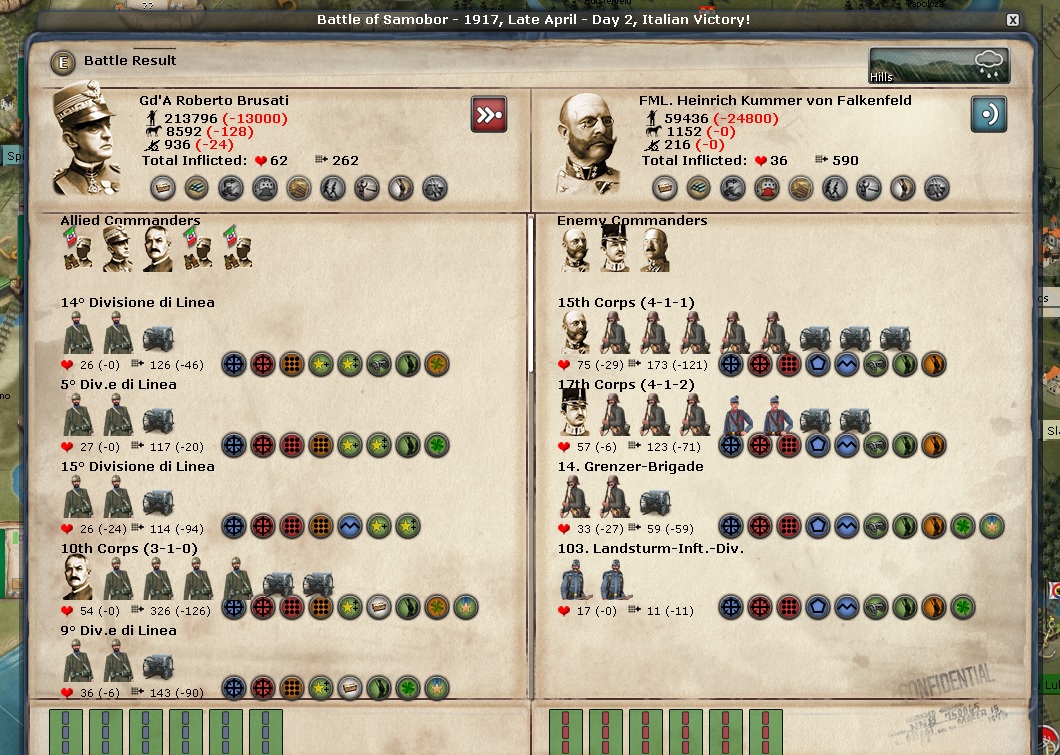Select FML. Heinrich Kummer von Falkenfeld's portrait
This screenshot has width=1060, height=755.
(589, 143)
